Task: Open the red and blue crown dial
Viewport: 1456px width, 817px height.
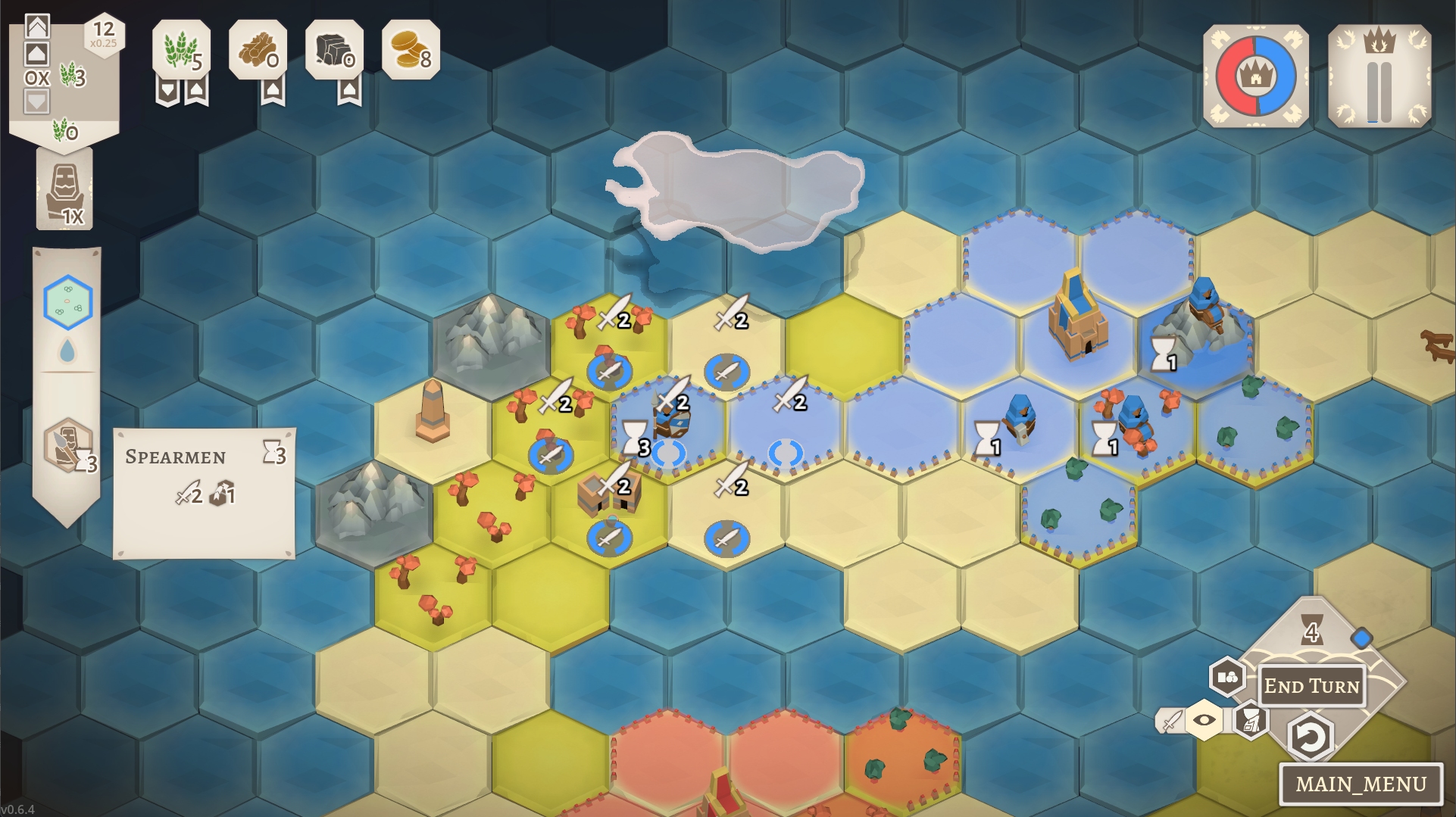Action: [1255, 76]
